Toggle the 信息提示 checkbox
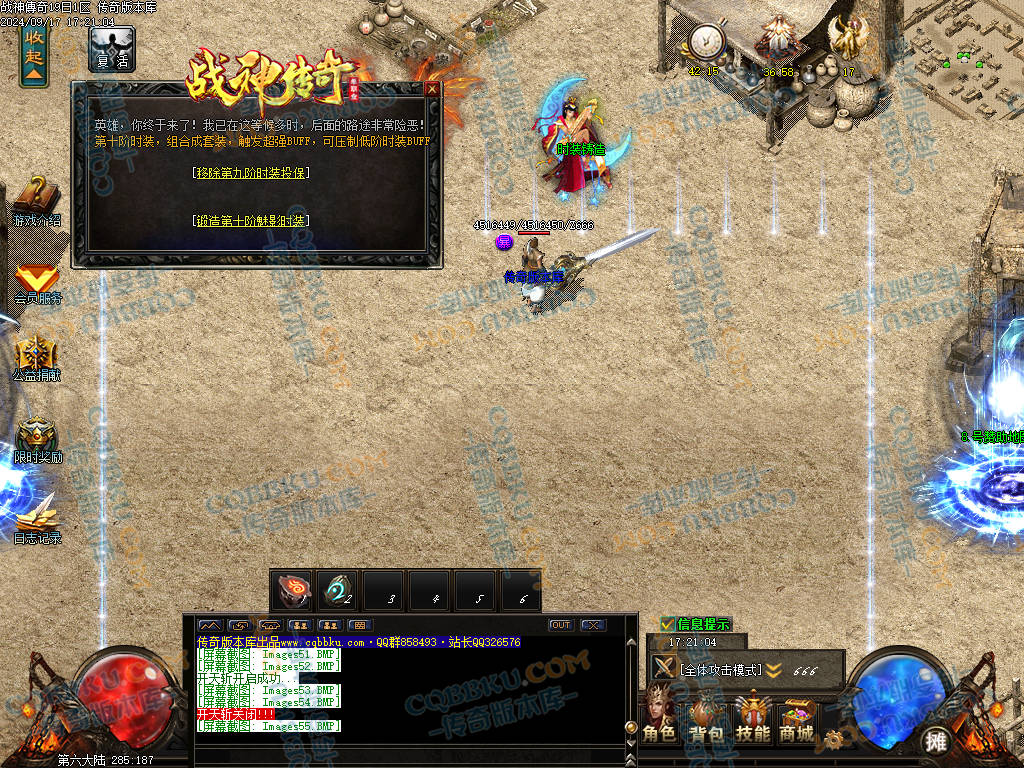This screenshot has width=1024, height=768. (x=667, y=624)
